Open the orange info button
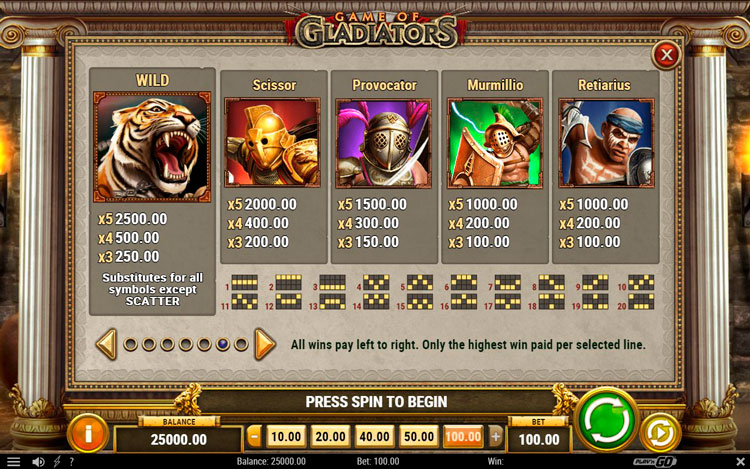The height and width of the screenshot is (469, 750). coord(89,433)
